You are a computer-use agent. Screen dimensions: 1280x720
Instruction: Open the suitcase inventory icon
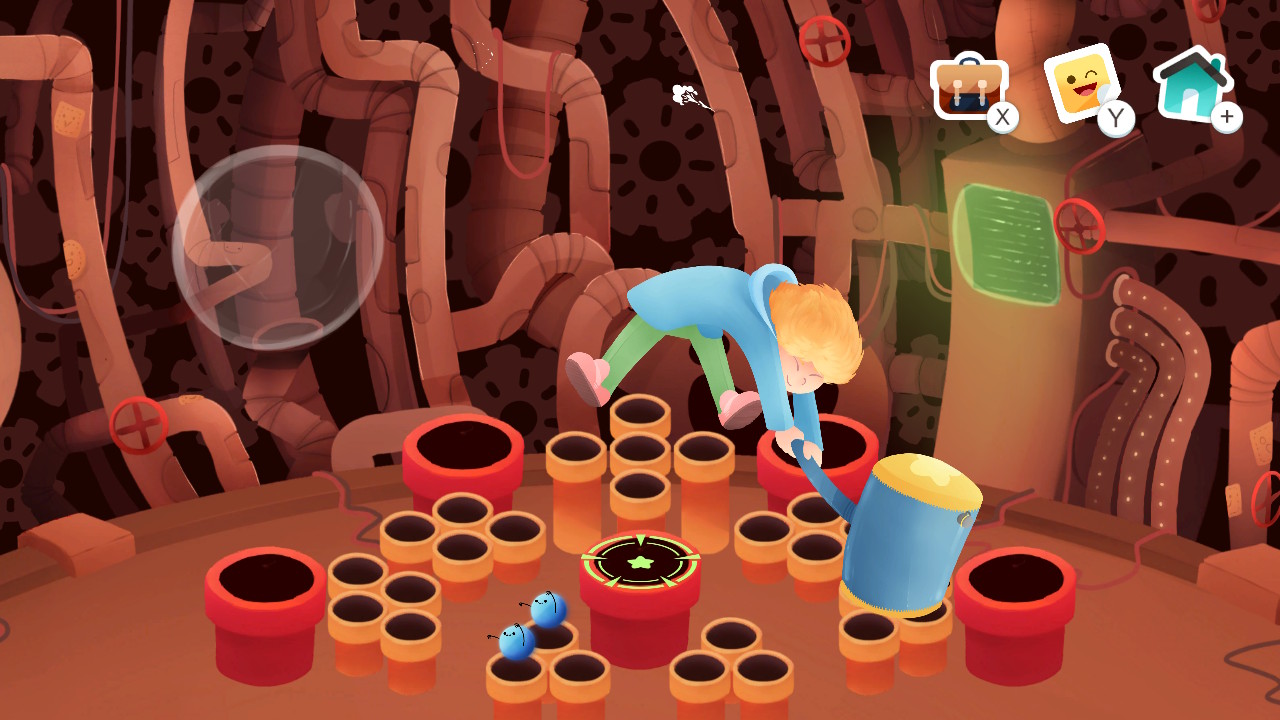click(969, 88)
